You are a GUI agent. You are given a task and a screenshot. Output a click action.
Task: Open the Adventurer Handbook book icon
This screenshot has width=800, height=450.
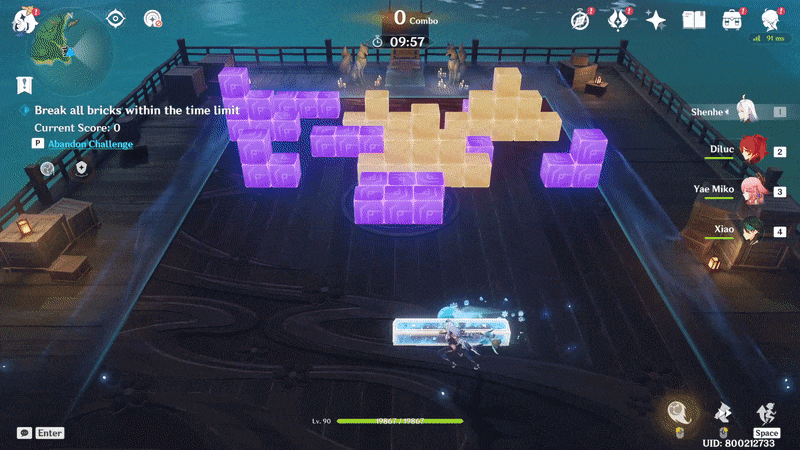(x=694, y=19)
